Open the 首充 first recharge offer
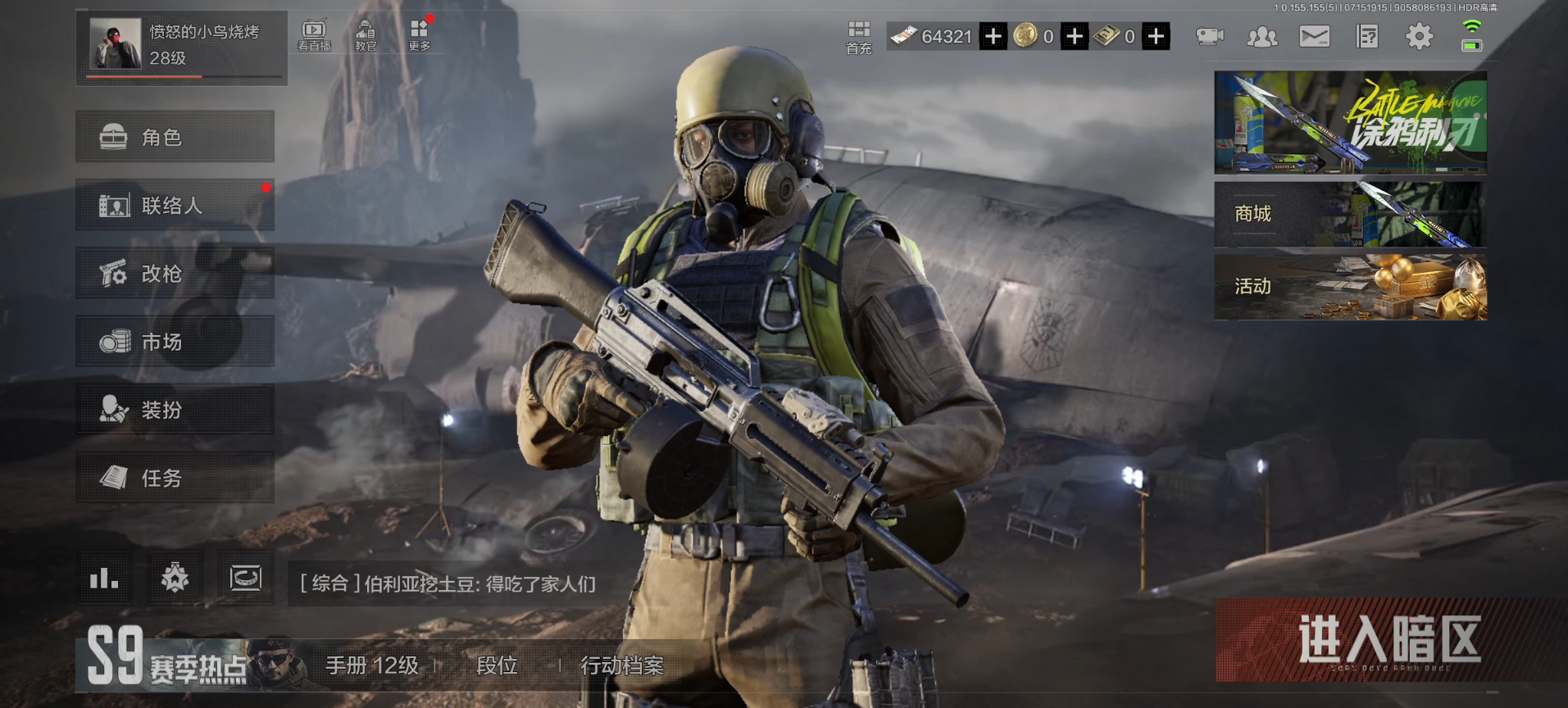The image size is (1568, 708). click(x=858, y=38)
